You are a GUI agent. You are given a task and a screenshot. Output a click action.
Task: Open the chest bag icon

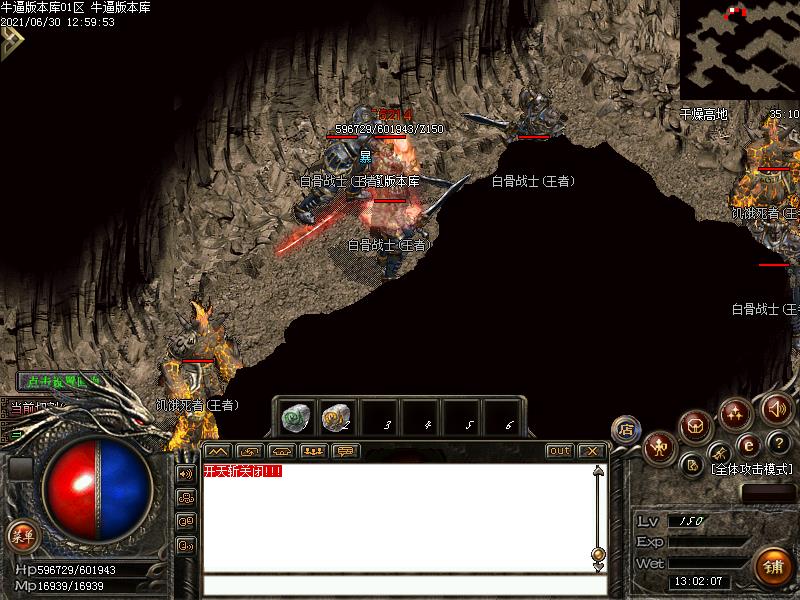coord(696,426)
